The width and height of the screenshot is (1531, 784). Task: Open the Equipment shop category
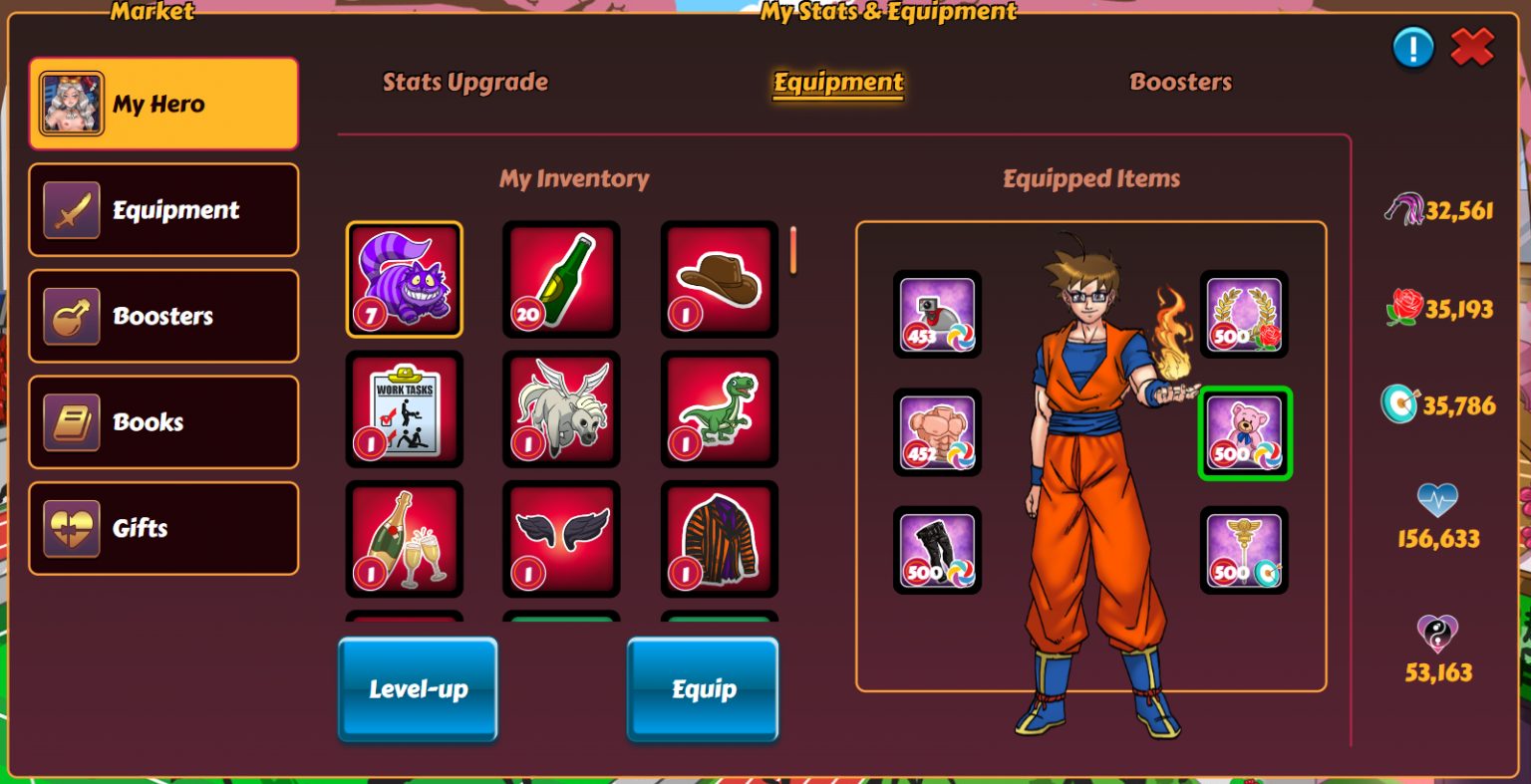163,210
